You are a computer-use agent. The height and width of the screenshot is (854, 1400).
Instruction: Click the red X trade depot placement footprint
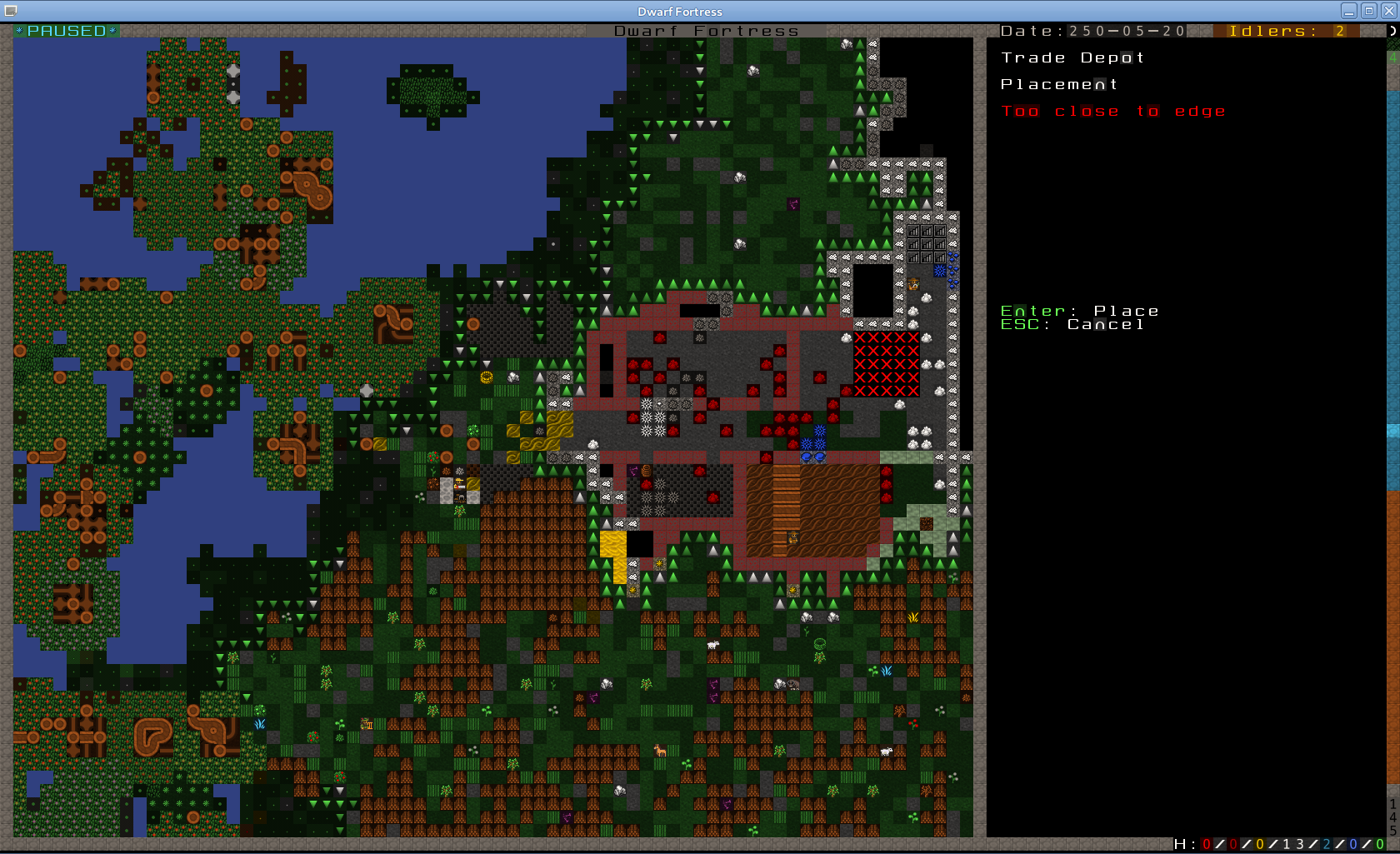[886, 364]
